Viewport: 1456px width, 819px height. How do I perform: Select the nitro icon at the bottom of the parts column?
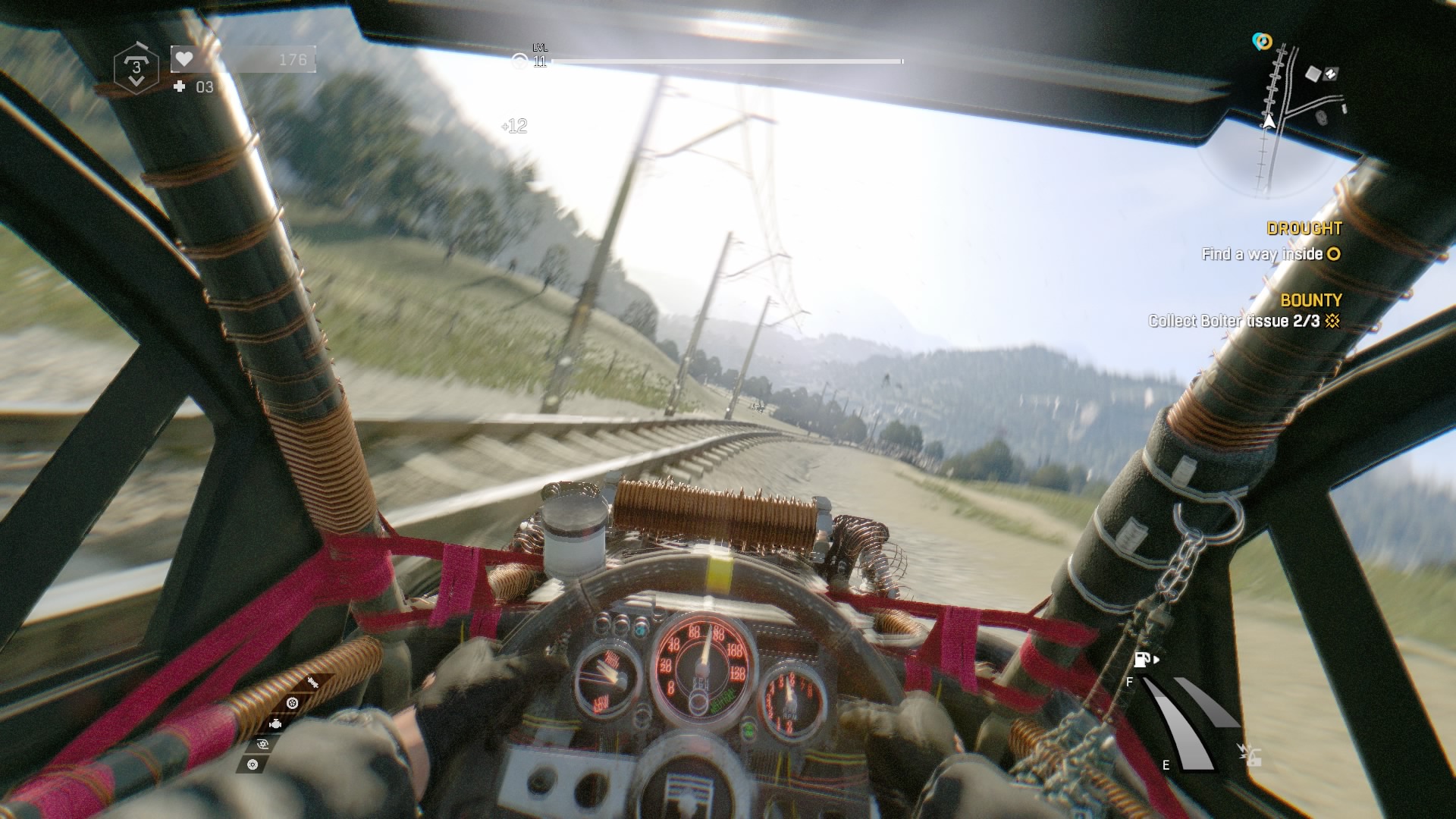253,764
